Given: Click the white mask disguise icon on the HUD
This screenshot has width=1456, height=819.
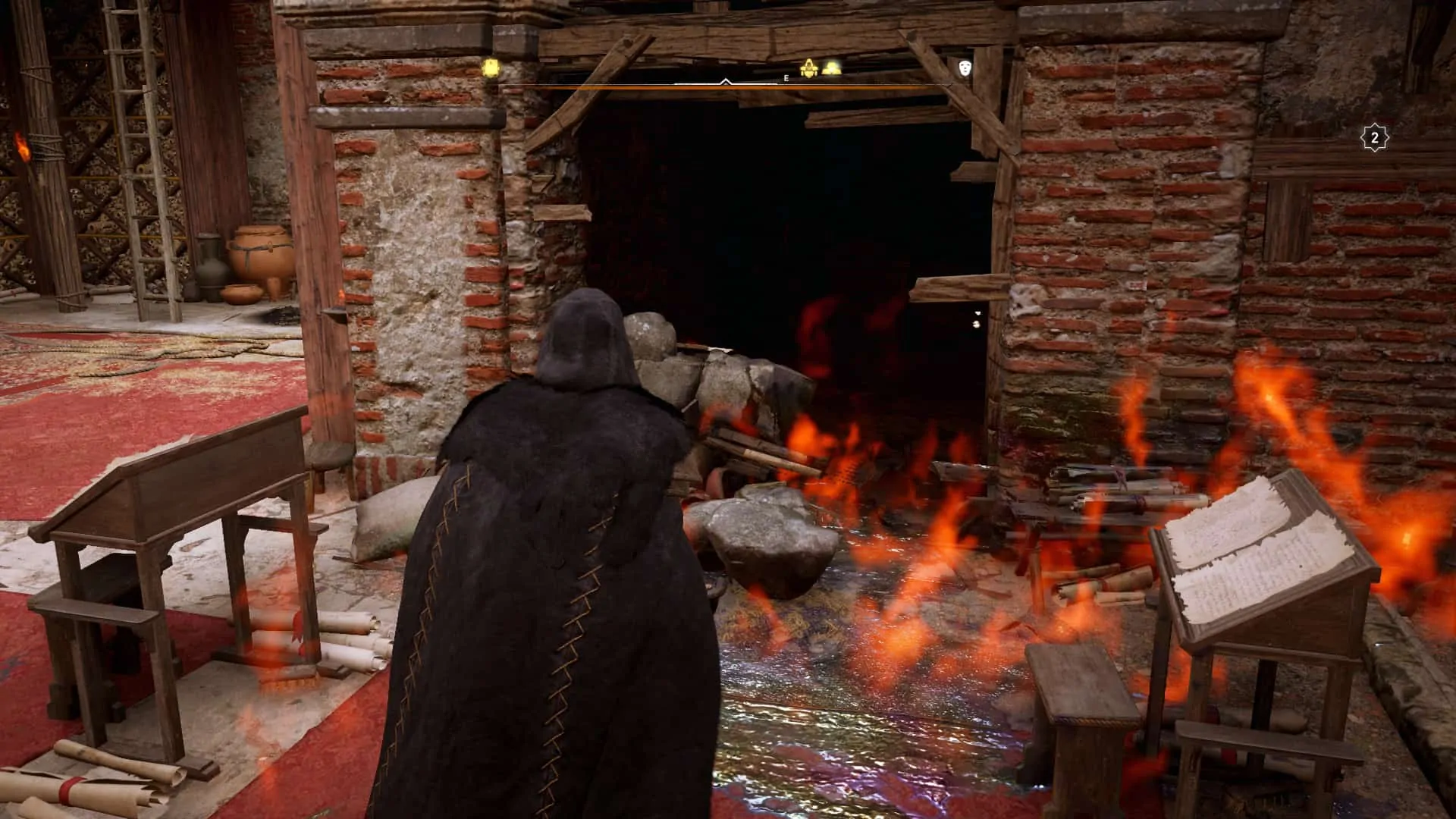Looking at the screenshot, I should [963, 68].
